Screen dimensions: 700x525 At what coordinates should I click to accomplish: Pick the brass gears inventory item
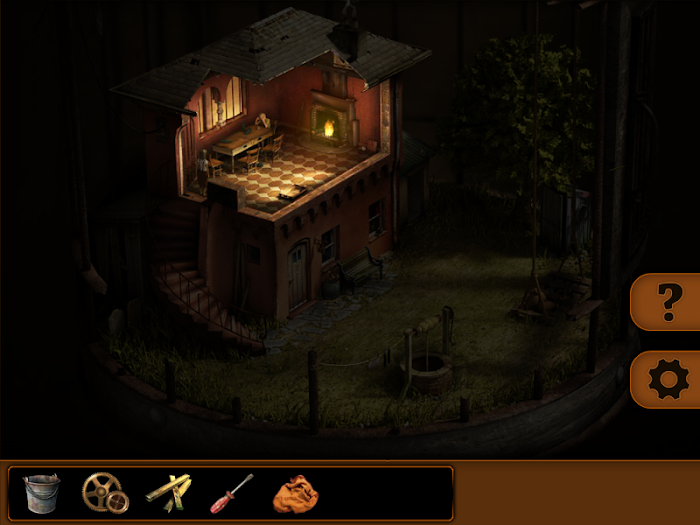coord(104,492)
